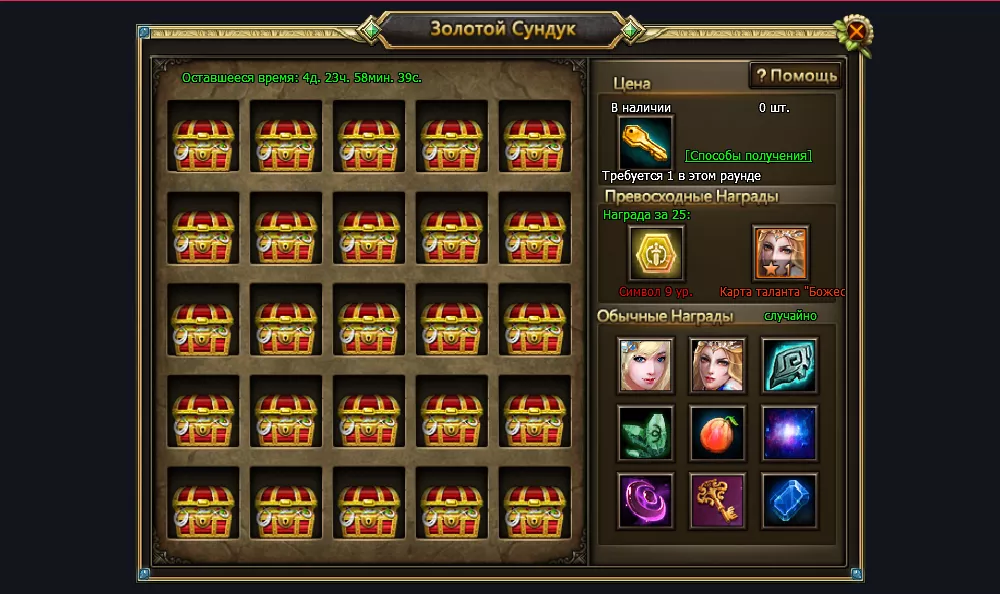This screenshot has height=594, width=1000.
Task: View the blue crystal reward icon
Action: (x=789, y=500)
